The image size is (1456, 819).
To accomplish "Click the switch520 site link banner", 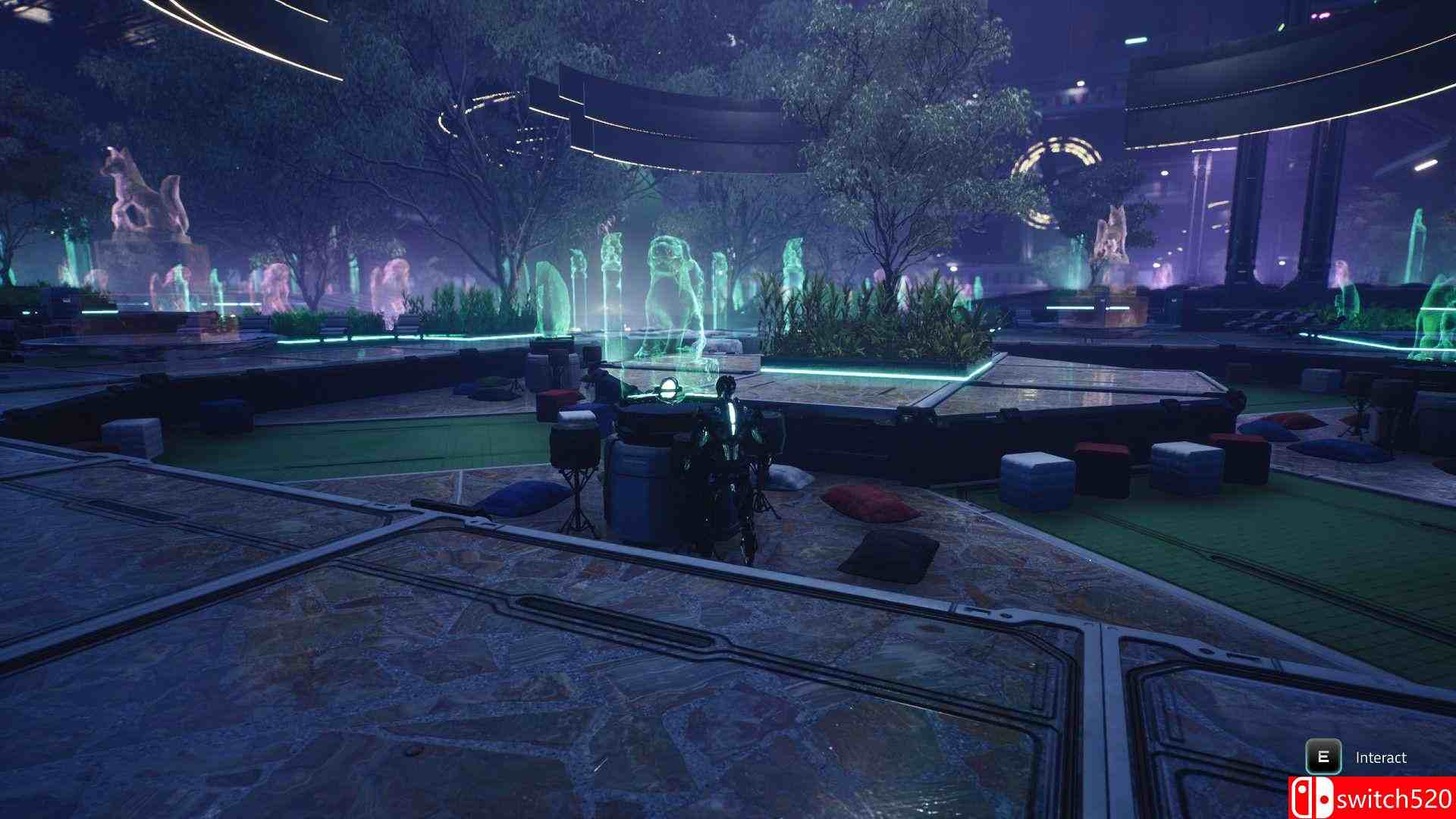I will (x=1373, y=799).
